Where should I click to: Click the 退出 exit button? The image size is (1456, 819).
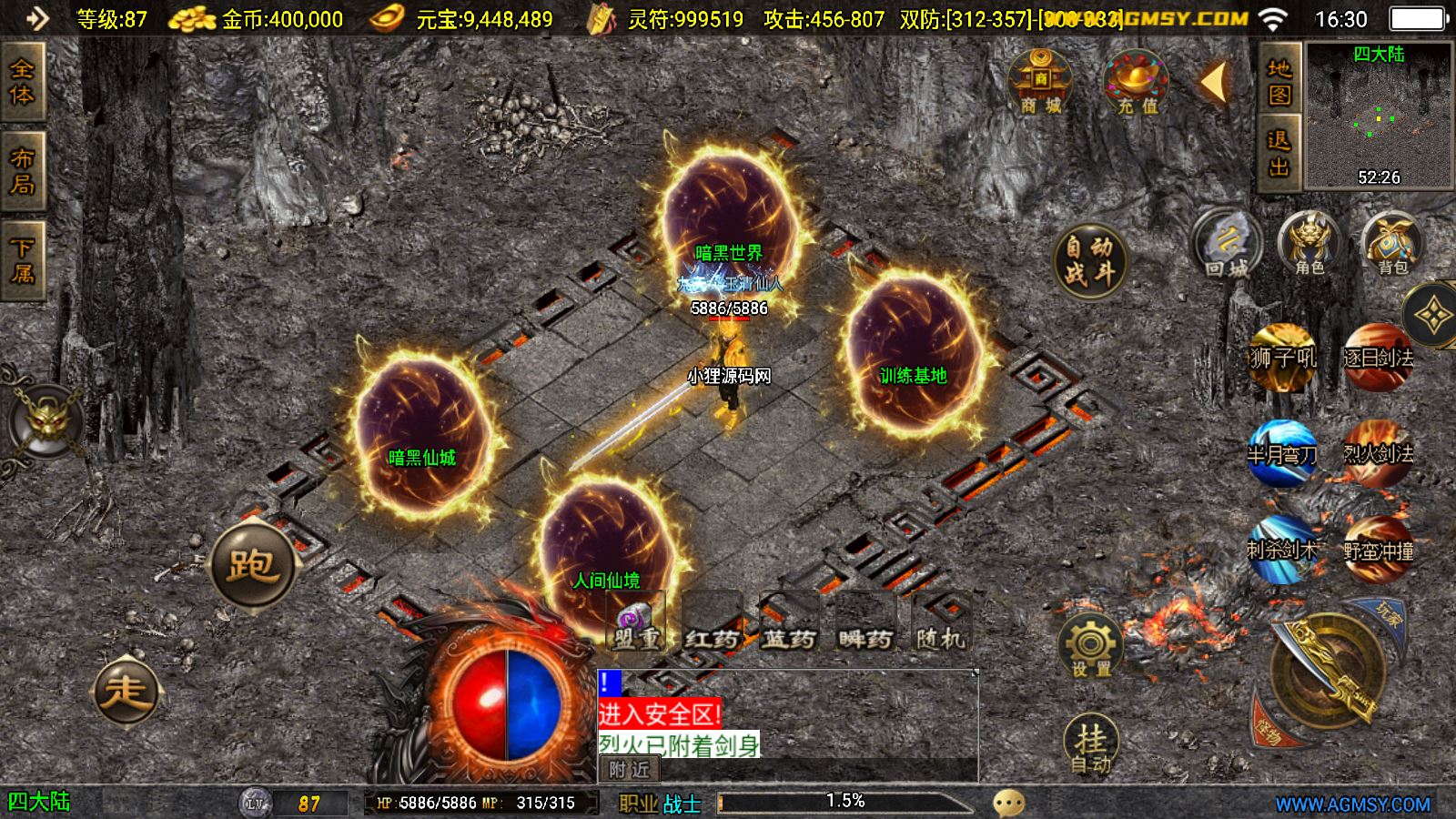pos(1279,153)
